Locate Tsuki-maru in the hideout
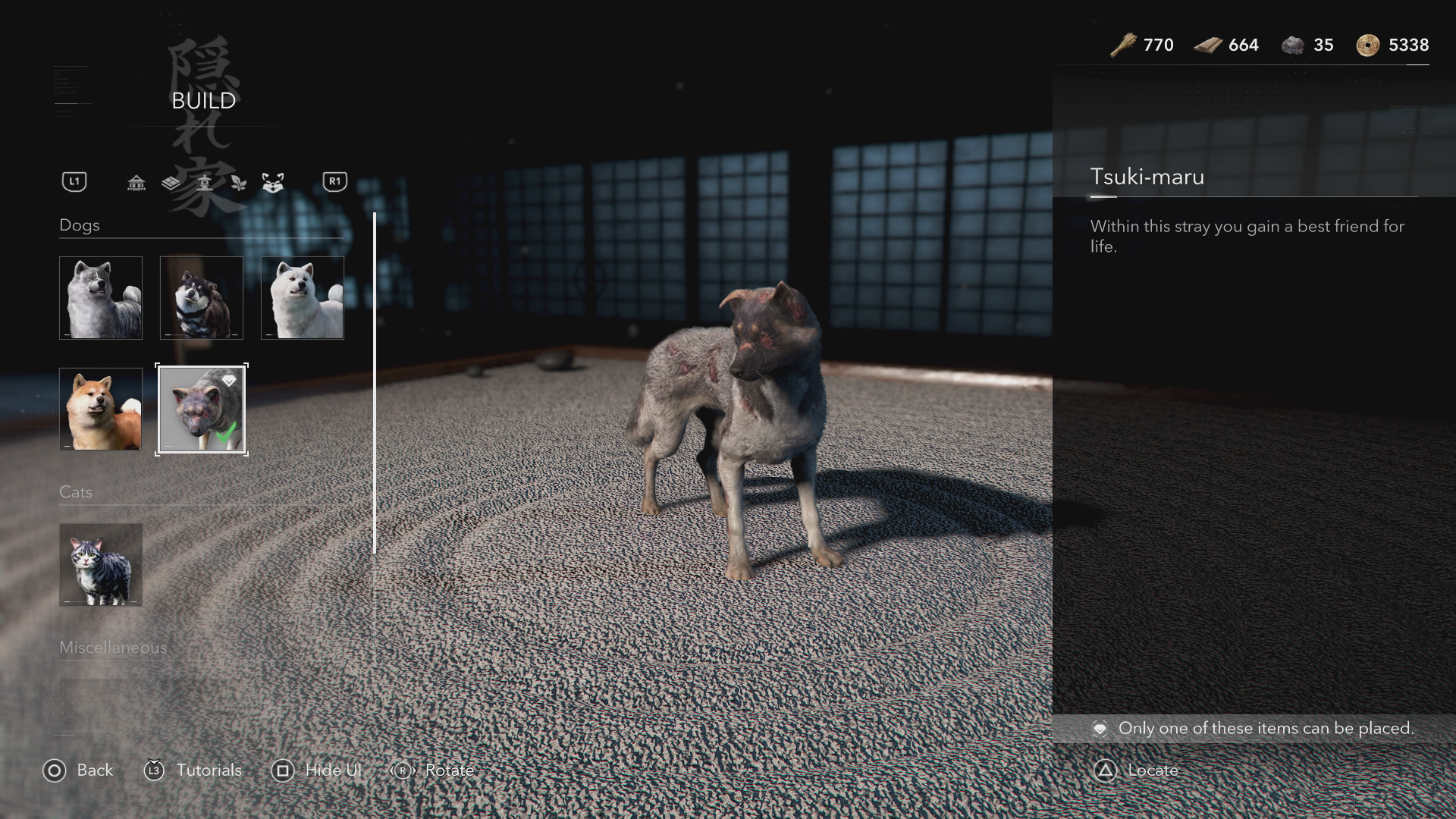 (x=1137, y=770)
